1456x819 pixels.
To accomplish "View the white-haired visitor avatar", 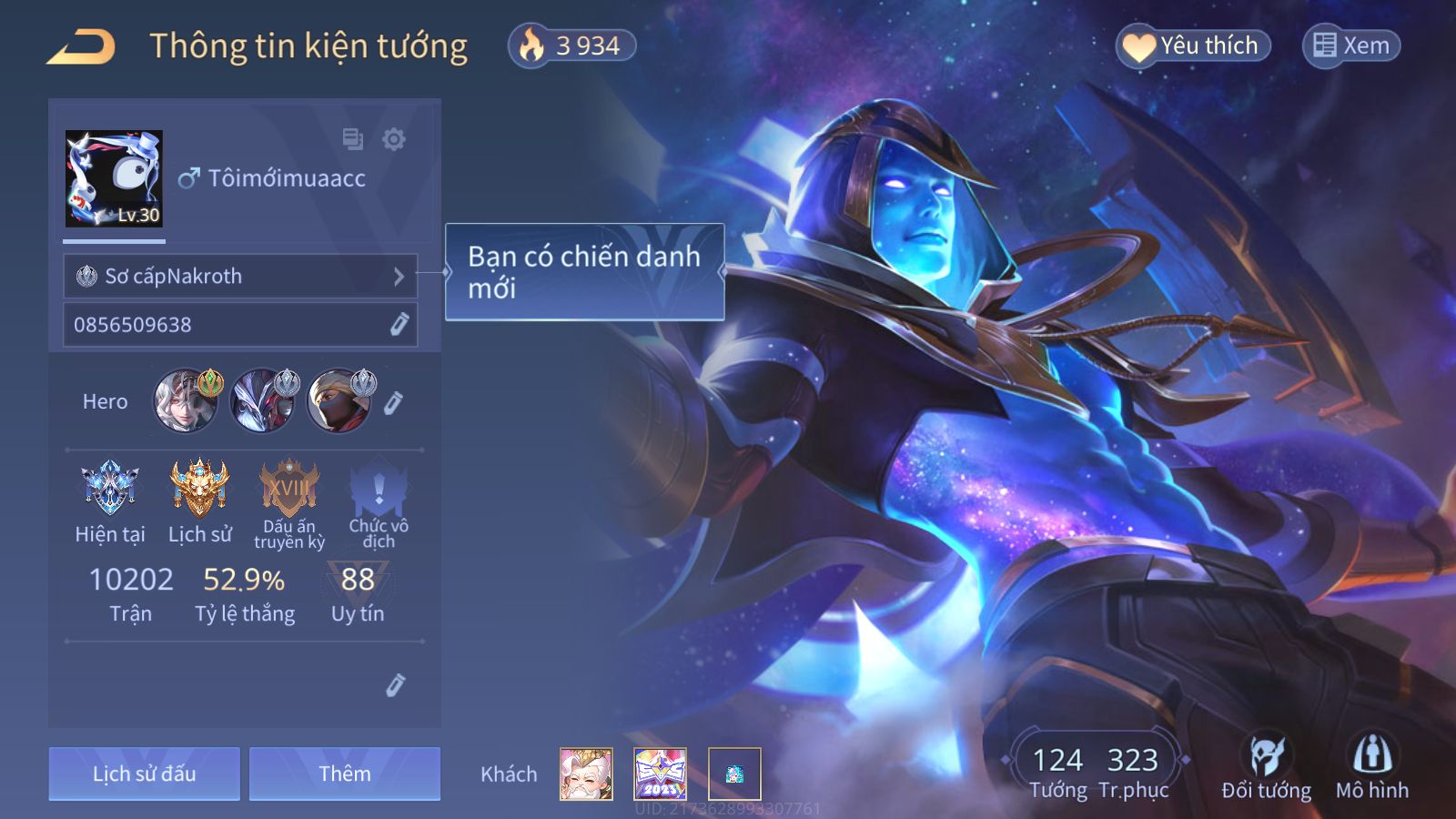I will click(x=586, y=774).
